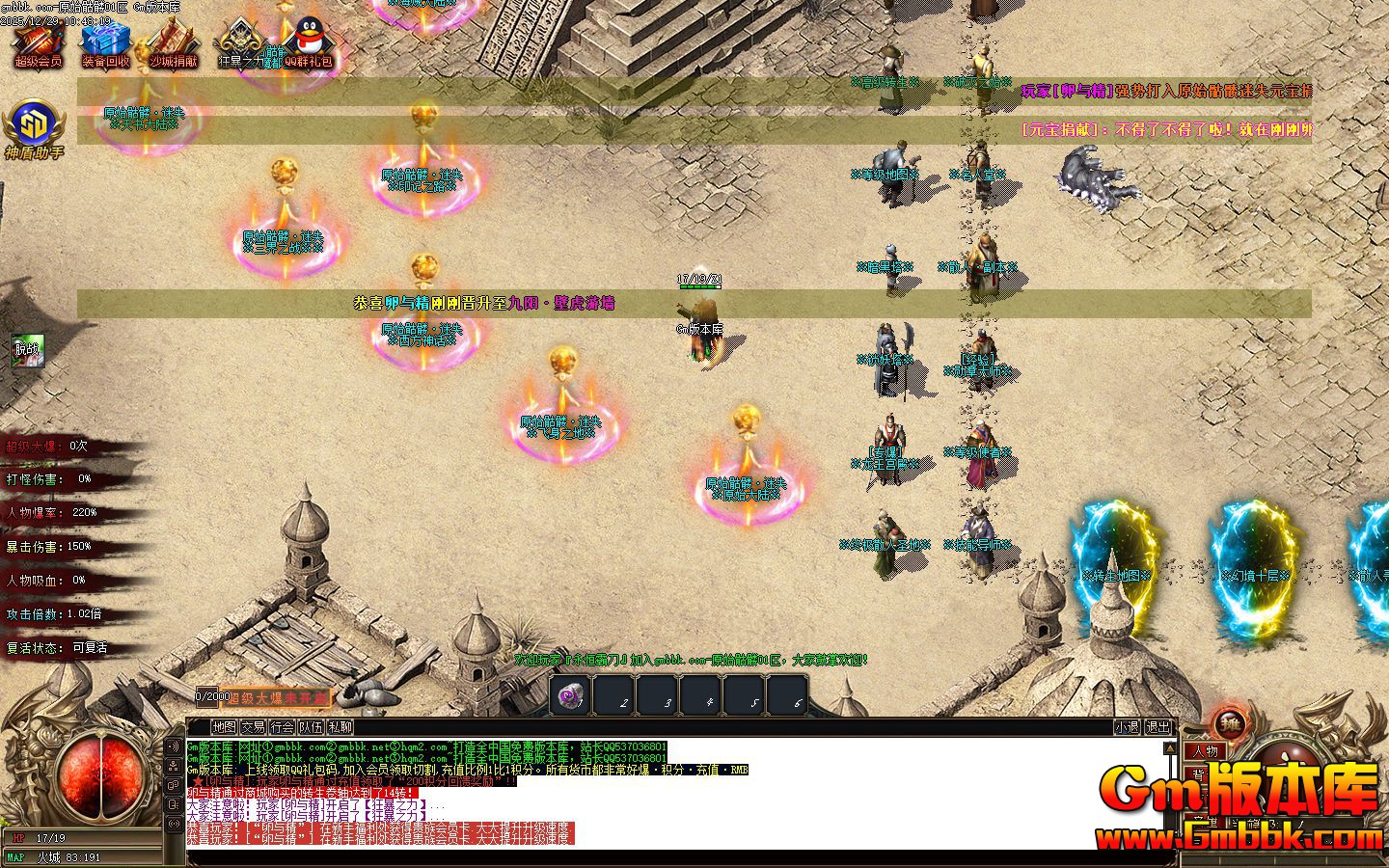This screenshot has width=1389, height=868.
Task: Open the 行会 guild button
Action: click(x=282, y=727)
